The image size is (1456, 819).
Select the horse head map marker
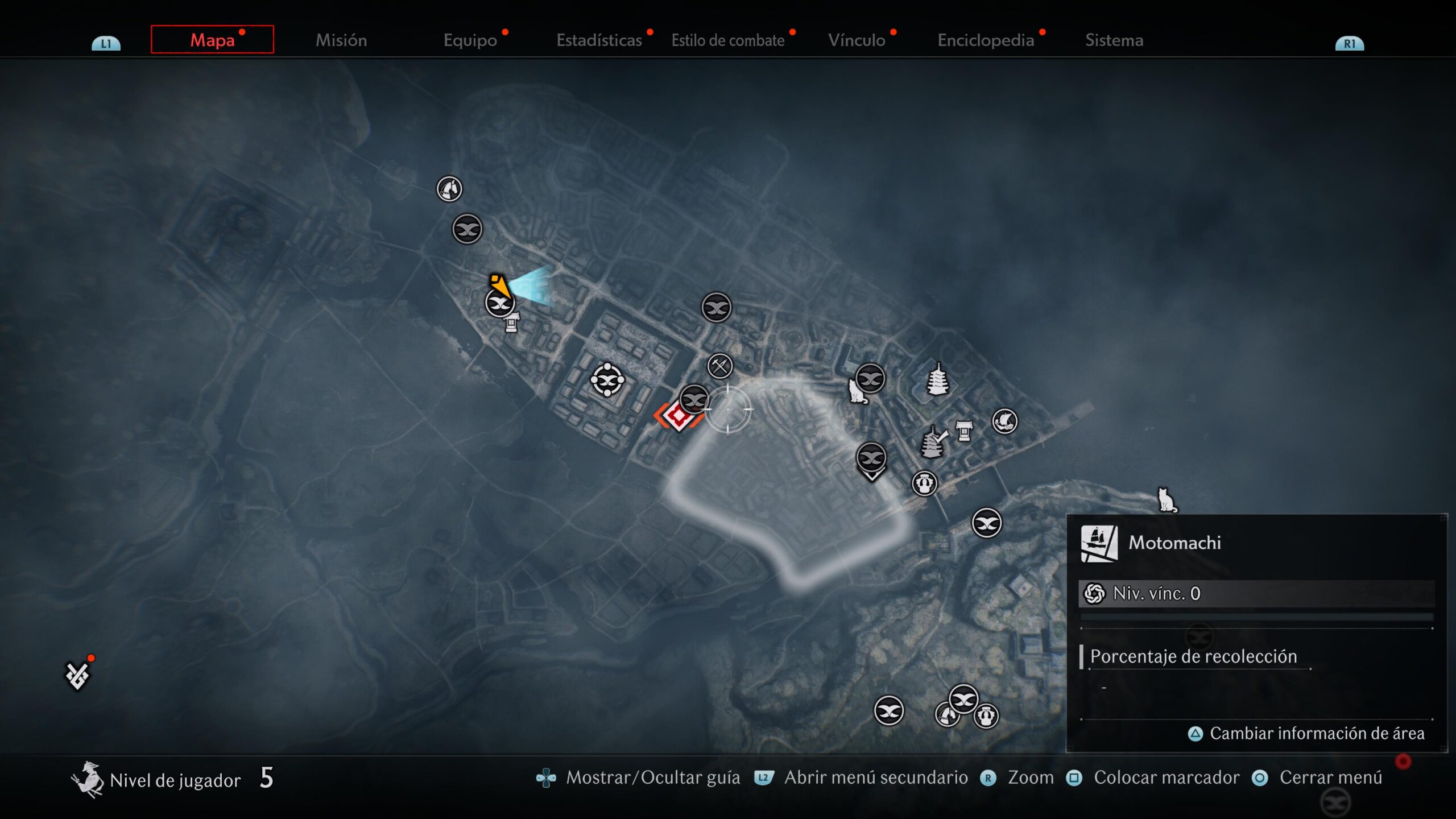449,189
